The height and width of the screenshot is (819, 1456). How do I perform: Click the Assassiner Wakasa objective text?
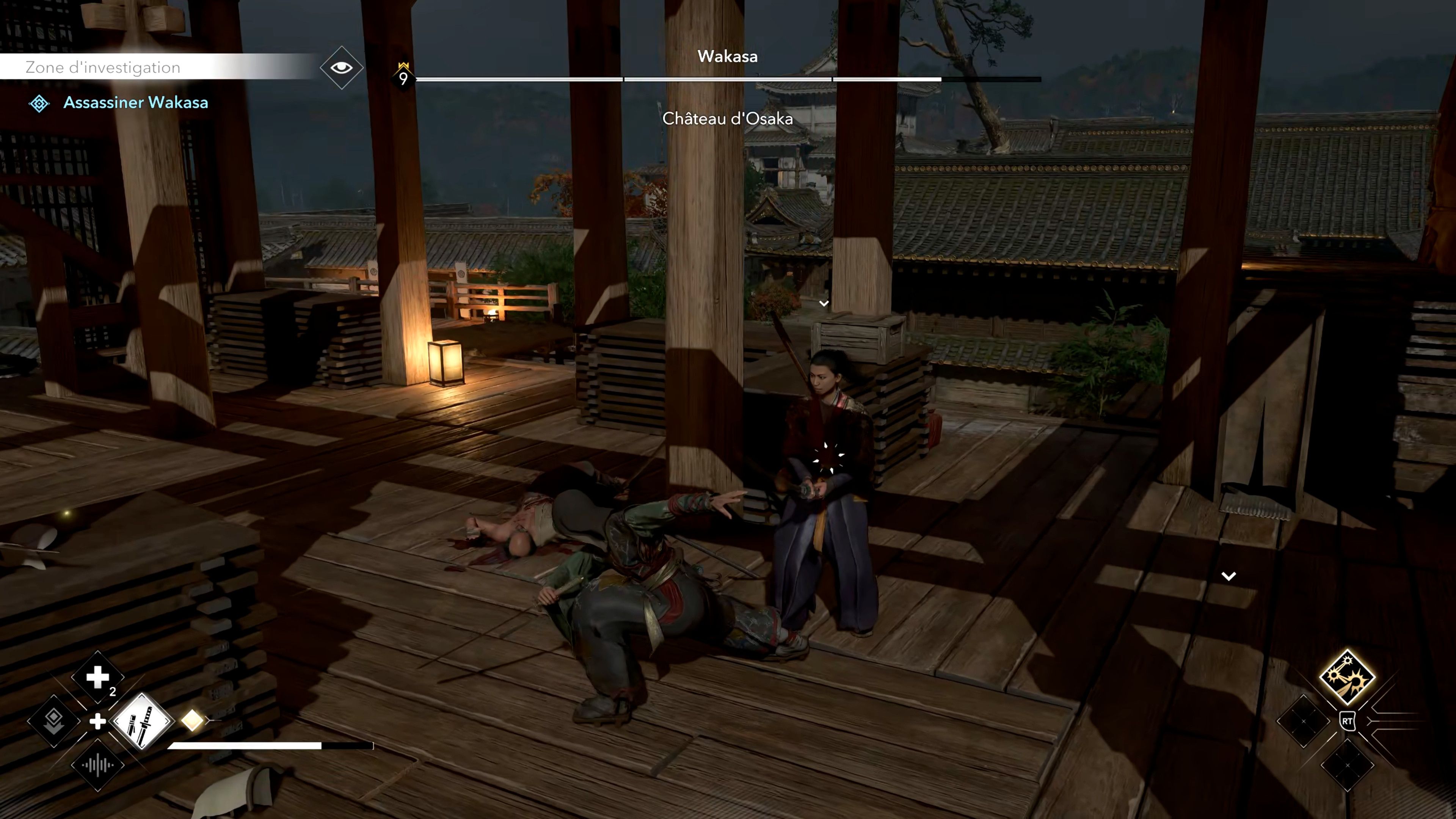(x=136, y=103)
